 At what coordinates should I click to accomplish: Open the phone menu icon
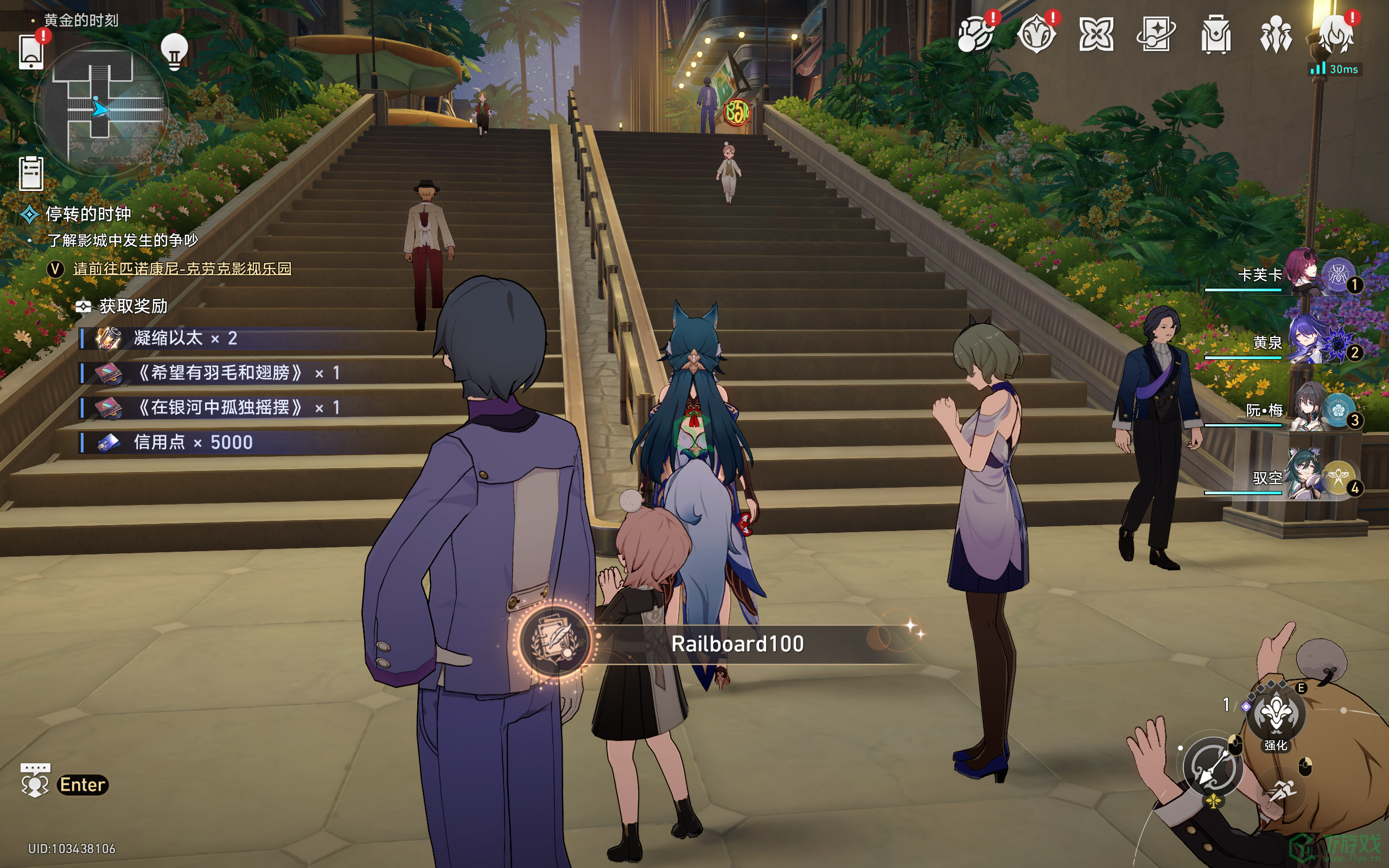point(31,52)
